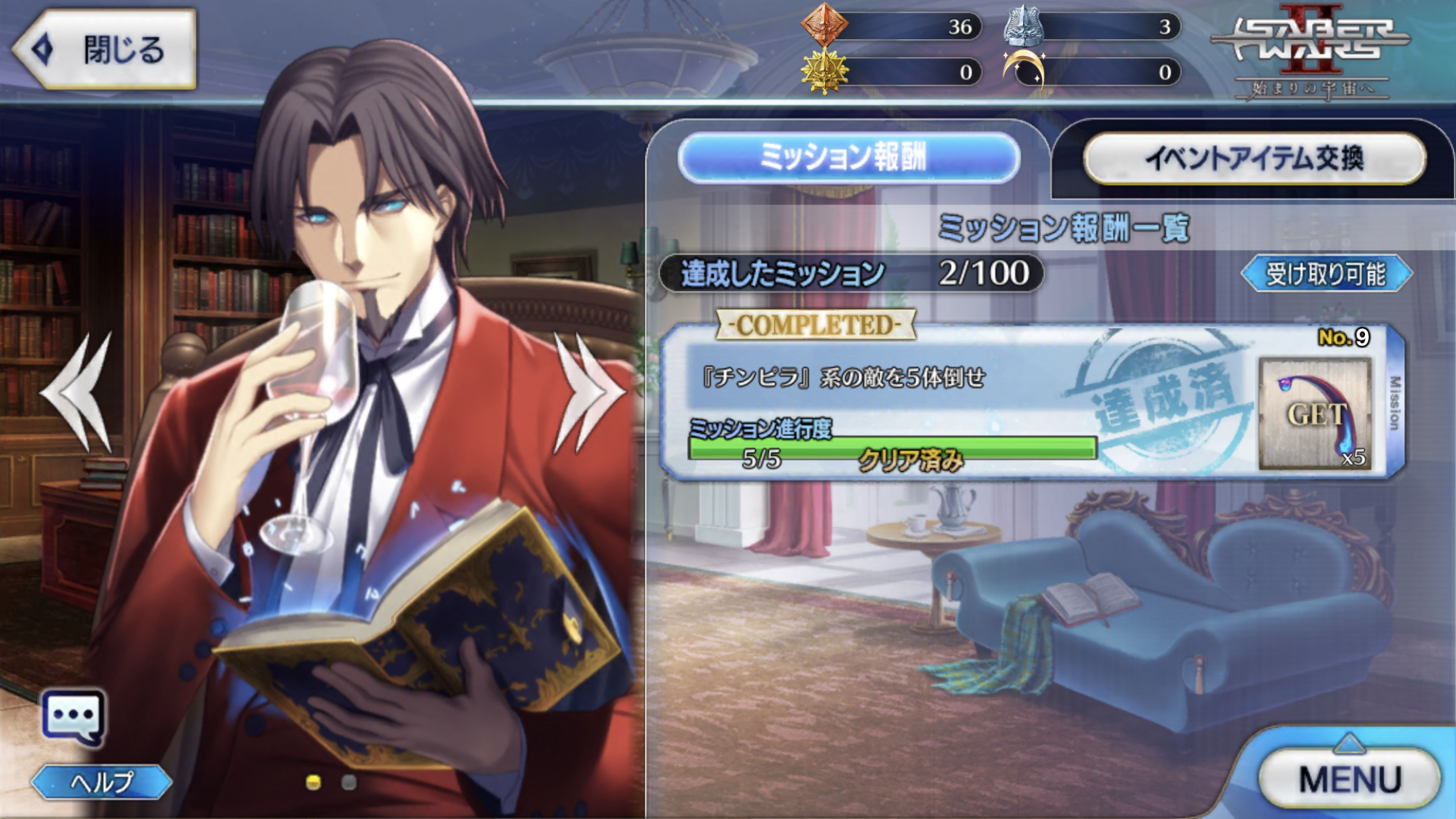Open the MENU button
Screen dimensions: 1456x819
click(1349, 778)
